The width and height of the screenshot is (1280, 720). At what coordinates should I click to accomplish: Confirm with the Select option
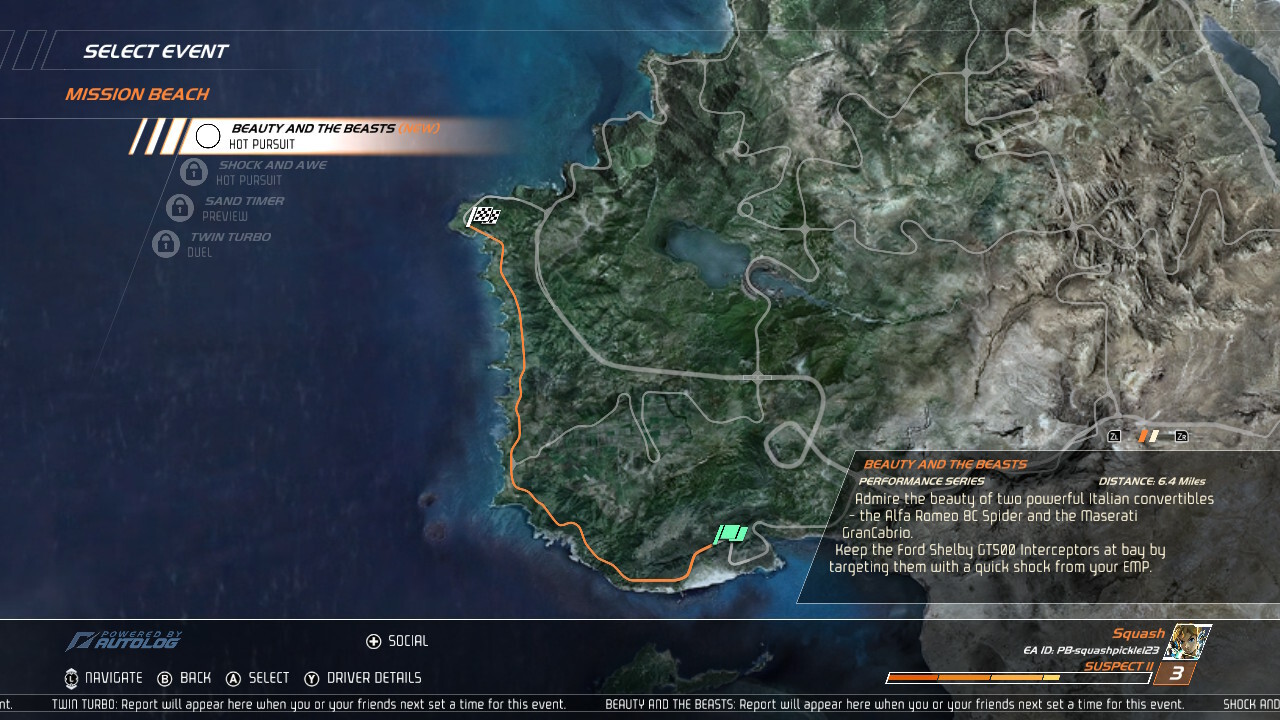(257, 678)
